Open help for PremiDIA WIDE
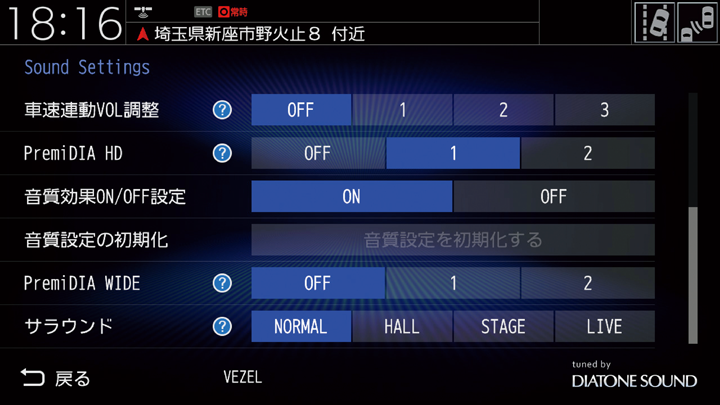This screenshot has width=720, height=405. 222,283
